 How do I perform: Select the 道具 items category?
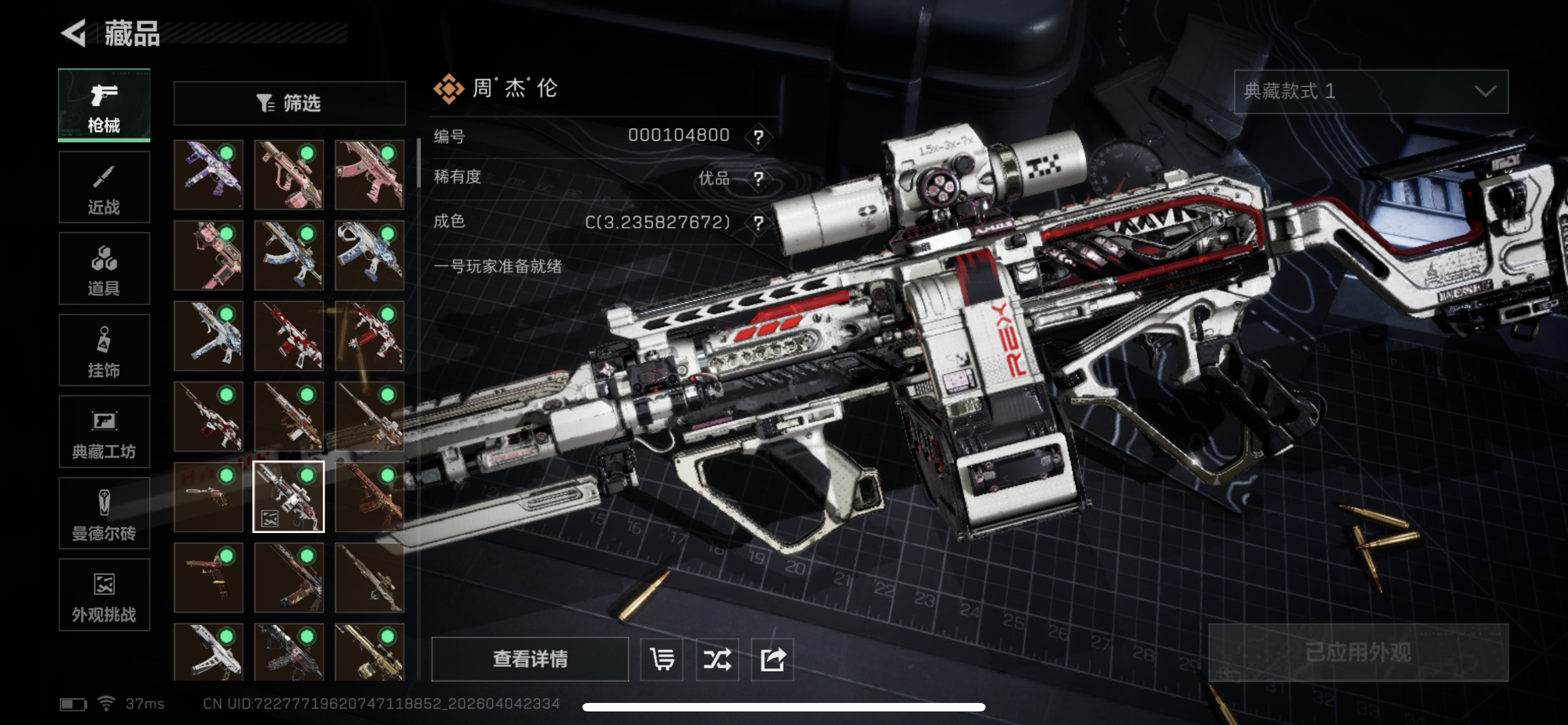click(x=104, y=268)
